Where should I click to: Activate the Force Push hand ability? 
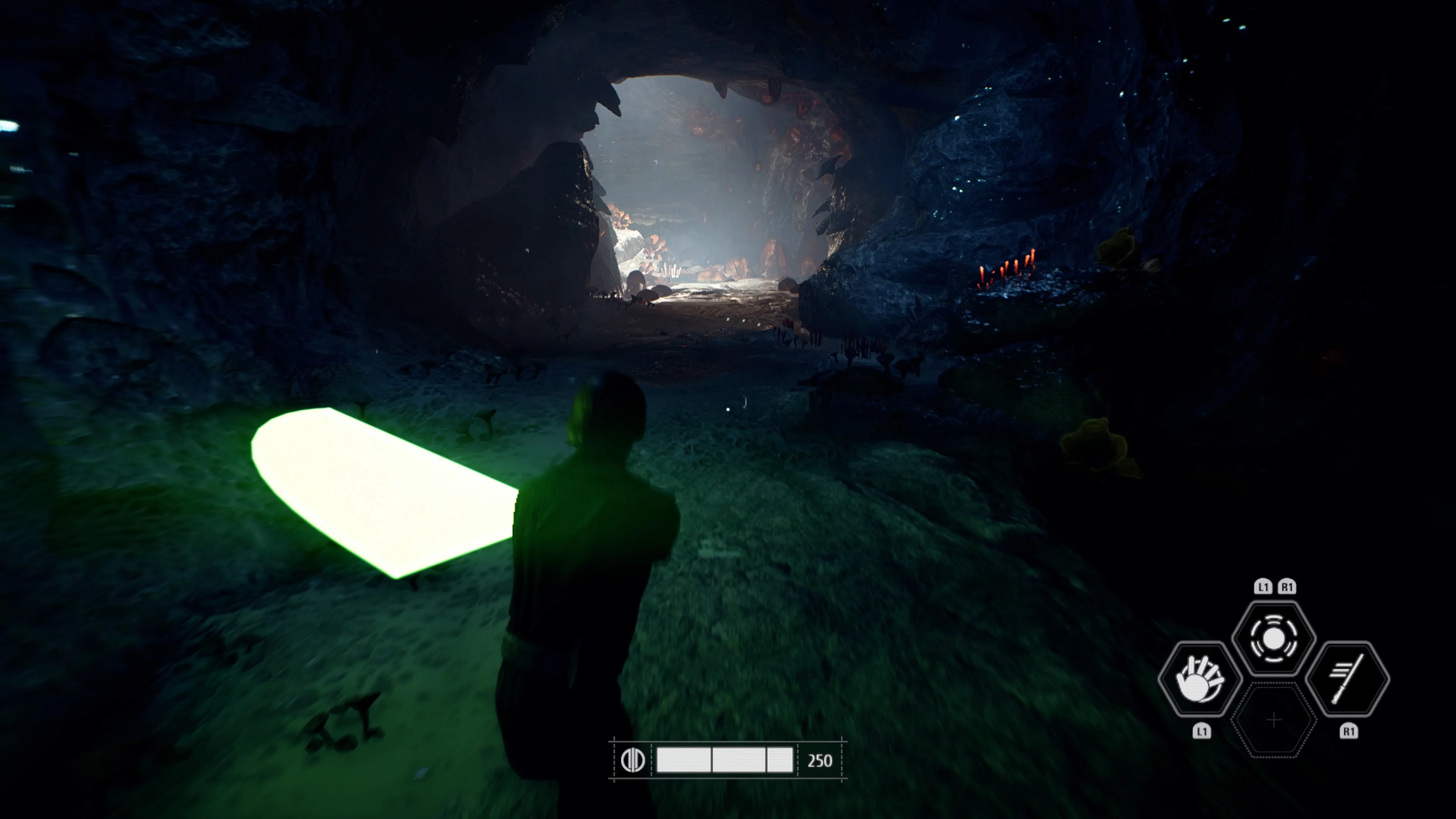point(1199,679)
